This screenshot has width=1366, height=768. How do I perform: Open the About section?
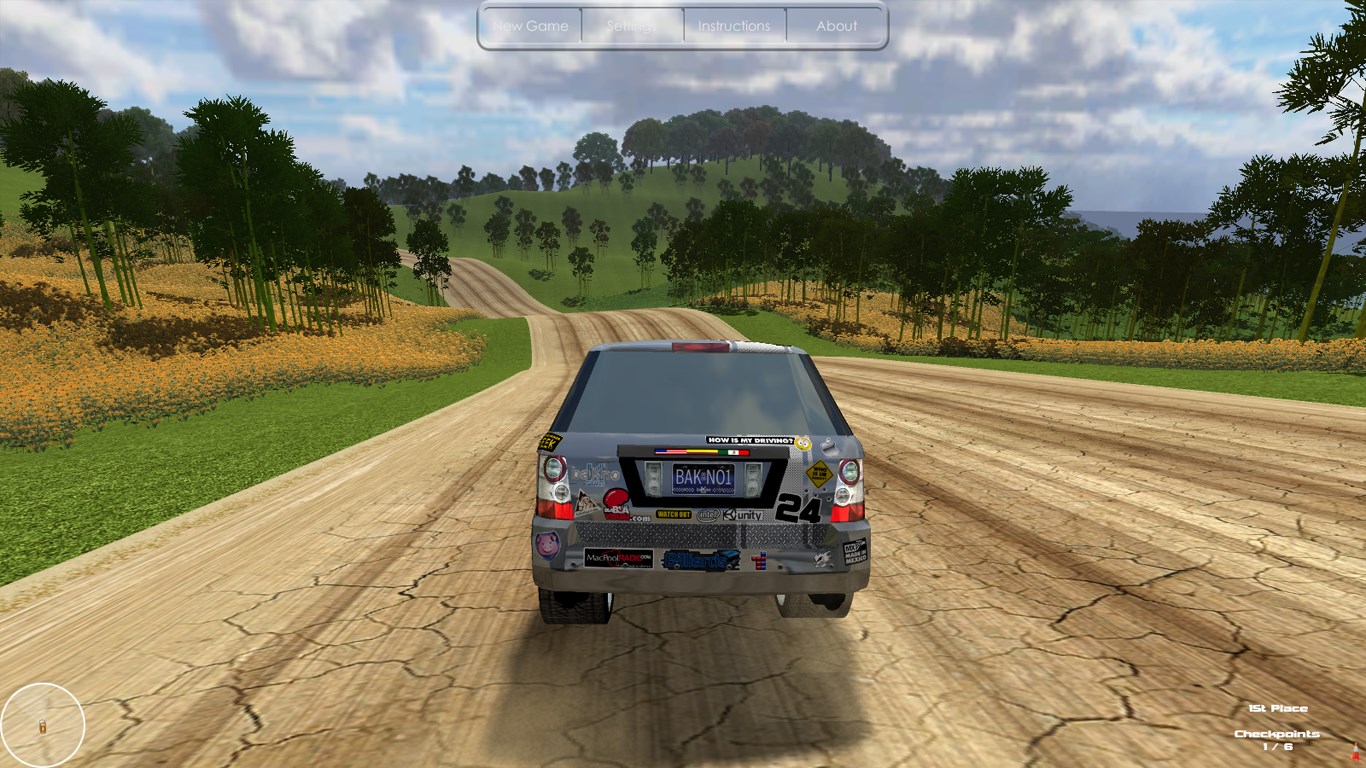[x=836, y=26]
